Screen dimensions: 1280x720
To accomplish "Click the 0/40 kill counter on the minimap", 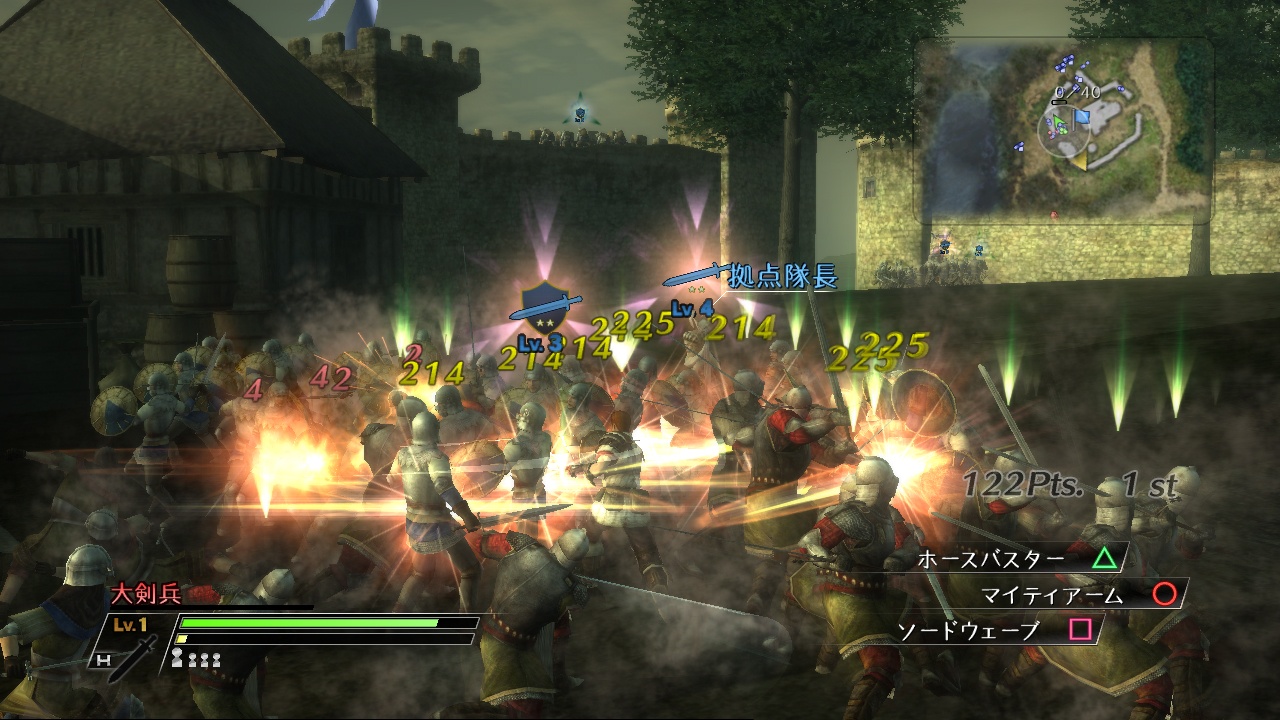I will click(1077, 90).
